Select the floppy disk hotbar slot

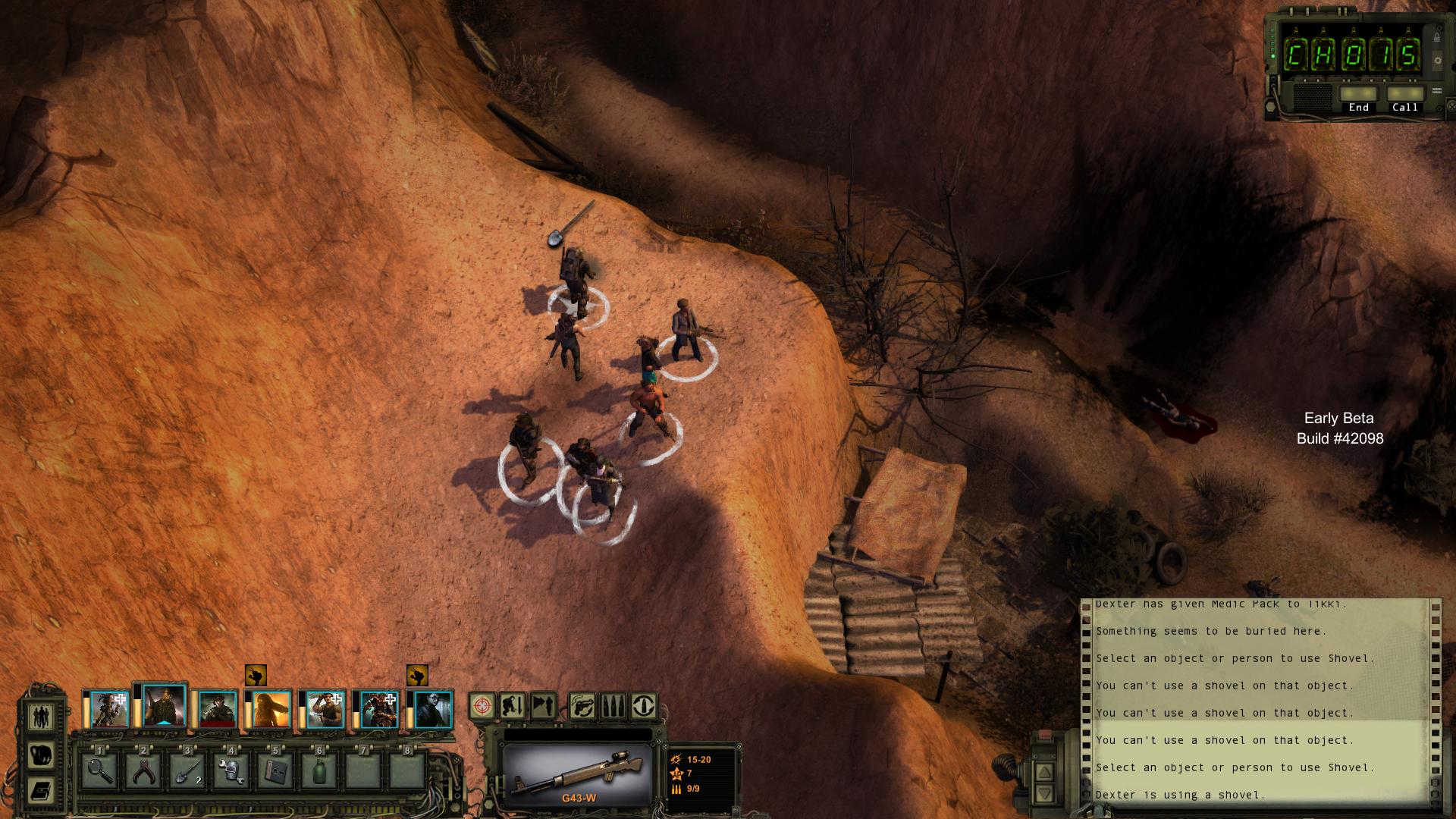(275, 770)
